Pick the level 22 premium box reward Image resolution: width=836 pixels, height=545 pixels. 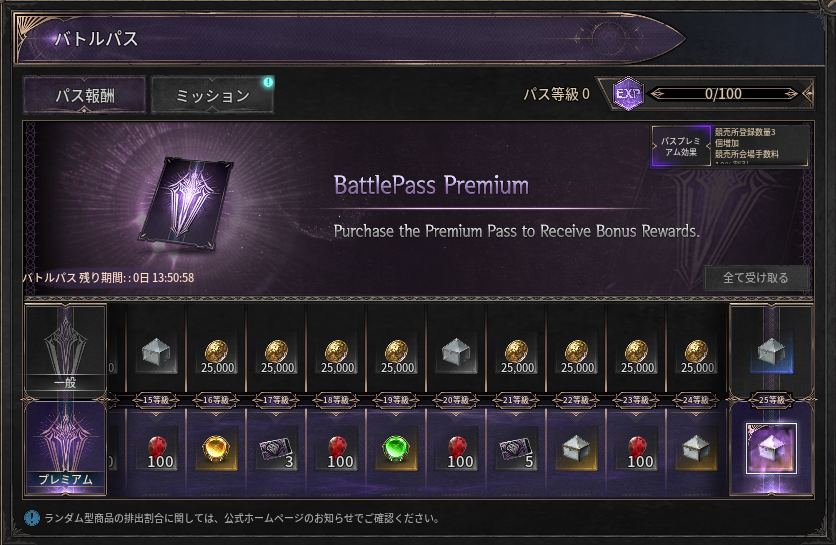(577, 448)
